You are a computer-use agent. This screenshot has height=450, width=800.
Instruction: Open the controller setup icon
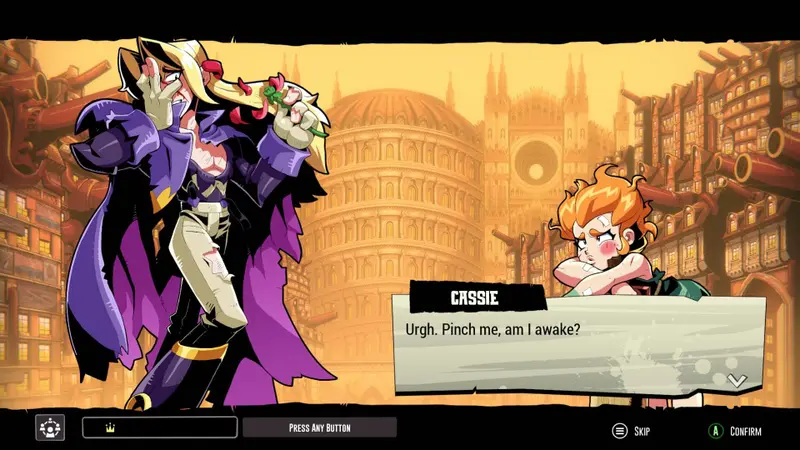[50, 428]
